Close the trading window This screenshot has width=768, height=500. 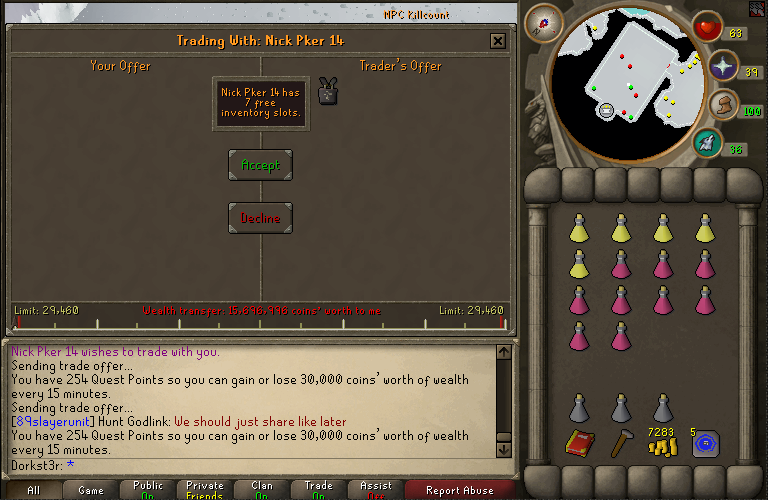point(497,41)
